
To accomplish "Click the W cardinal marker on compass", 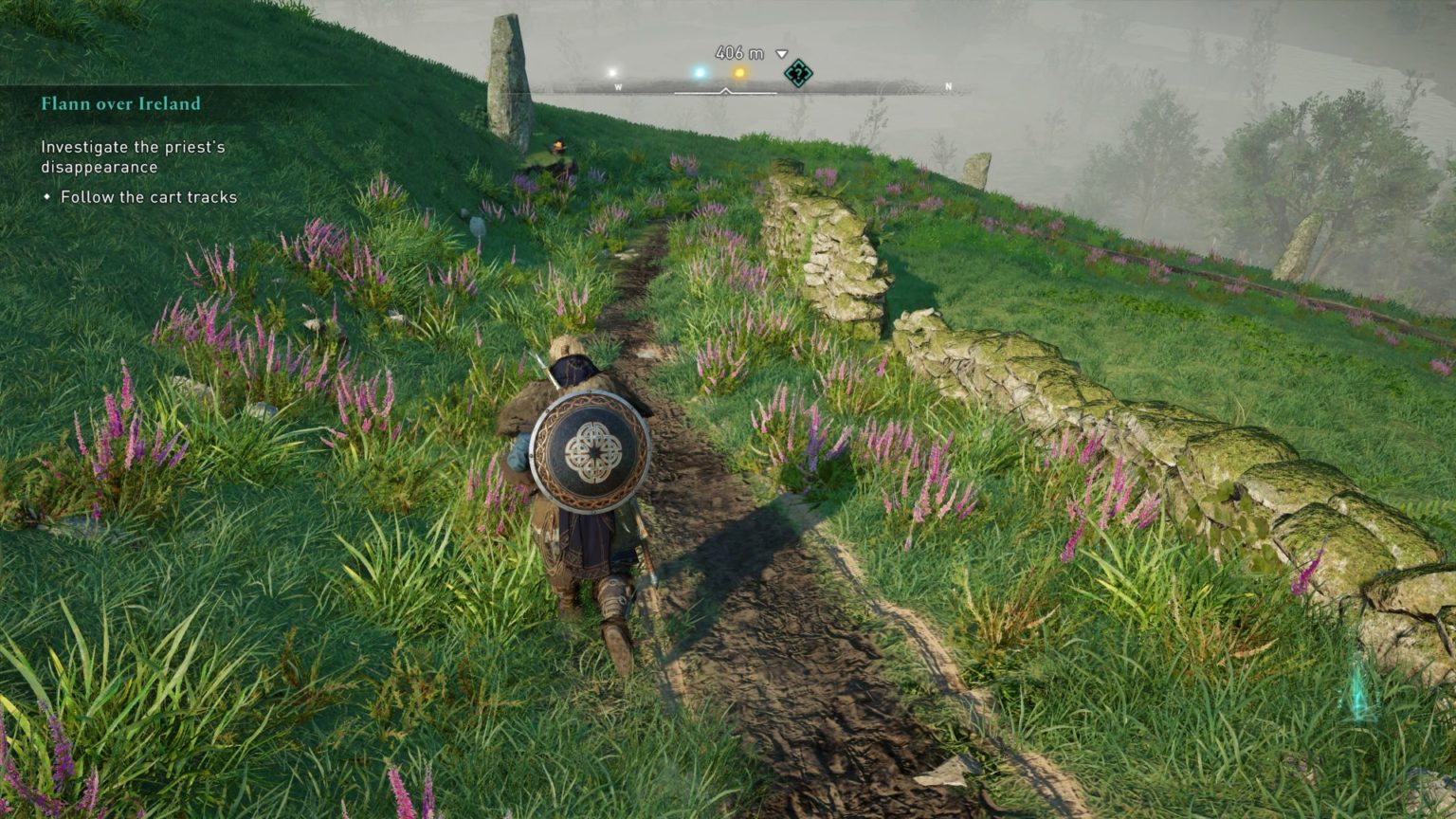I will (x=618, y=85).
